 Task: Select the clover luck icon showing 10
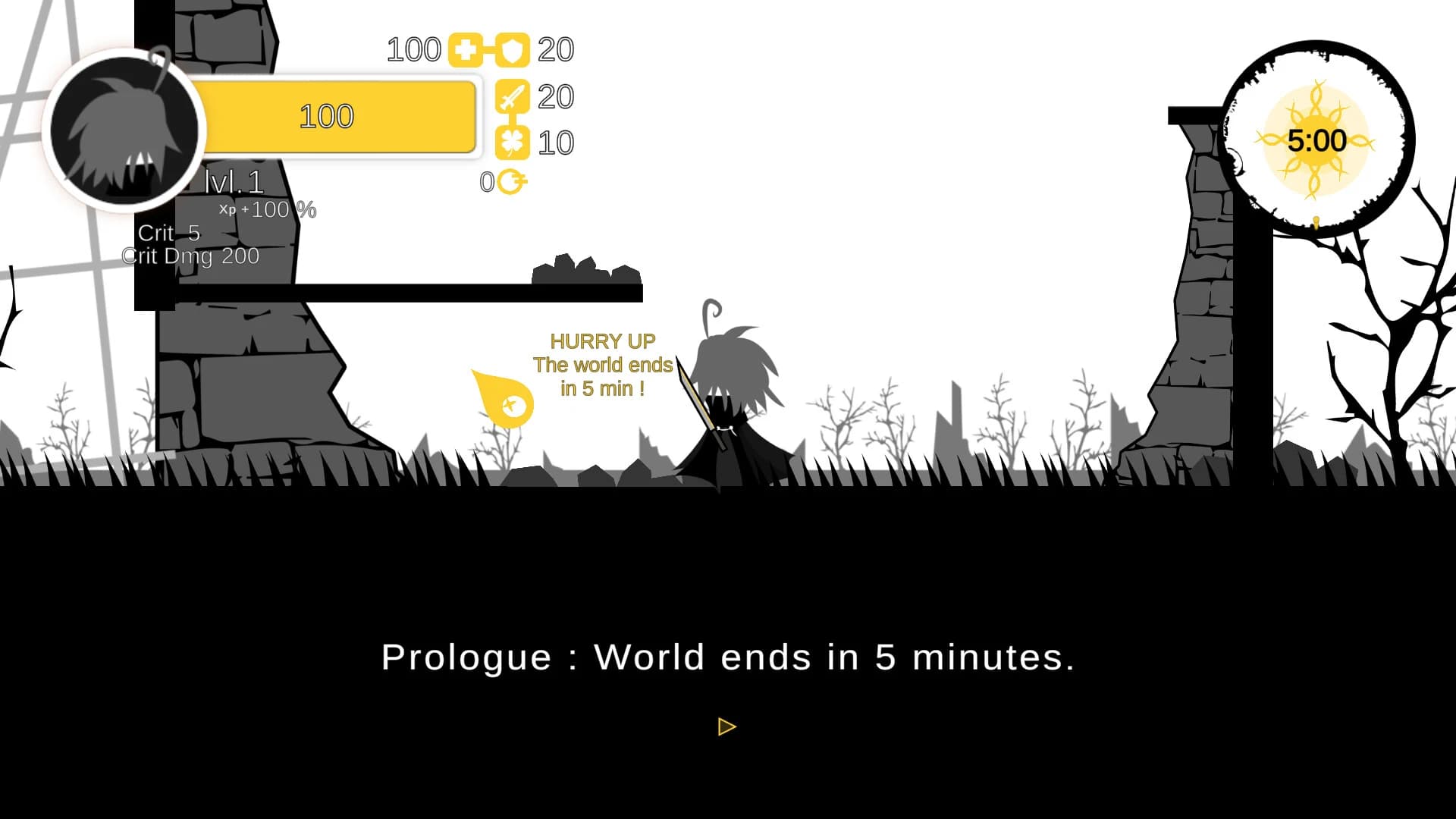513,142
